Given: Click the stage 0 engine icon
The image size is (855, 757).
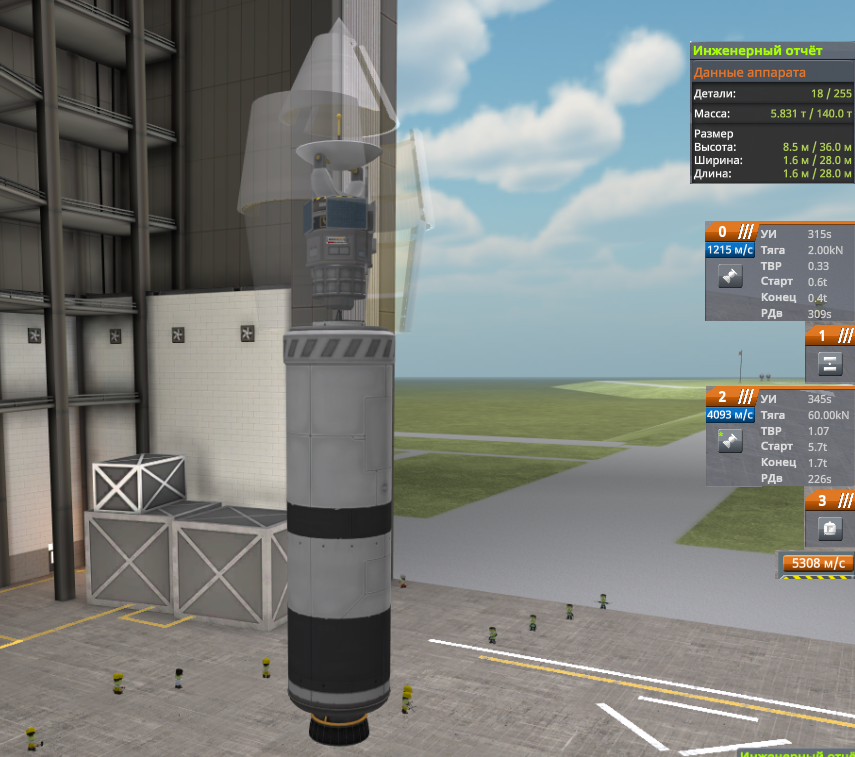Looking at the screenshot, I should tap(730, 277).
